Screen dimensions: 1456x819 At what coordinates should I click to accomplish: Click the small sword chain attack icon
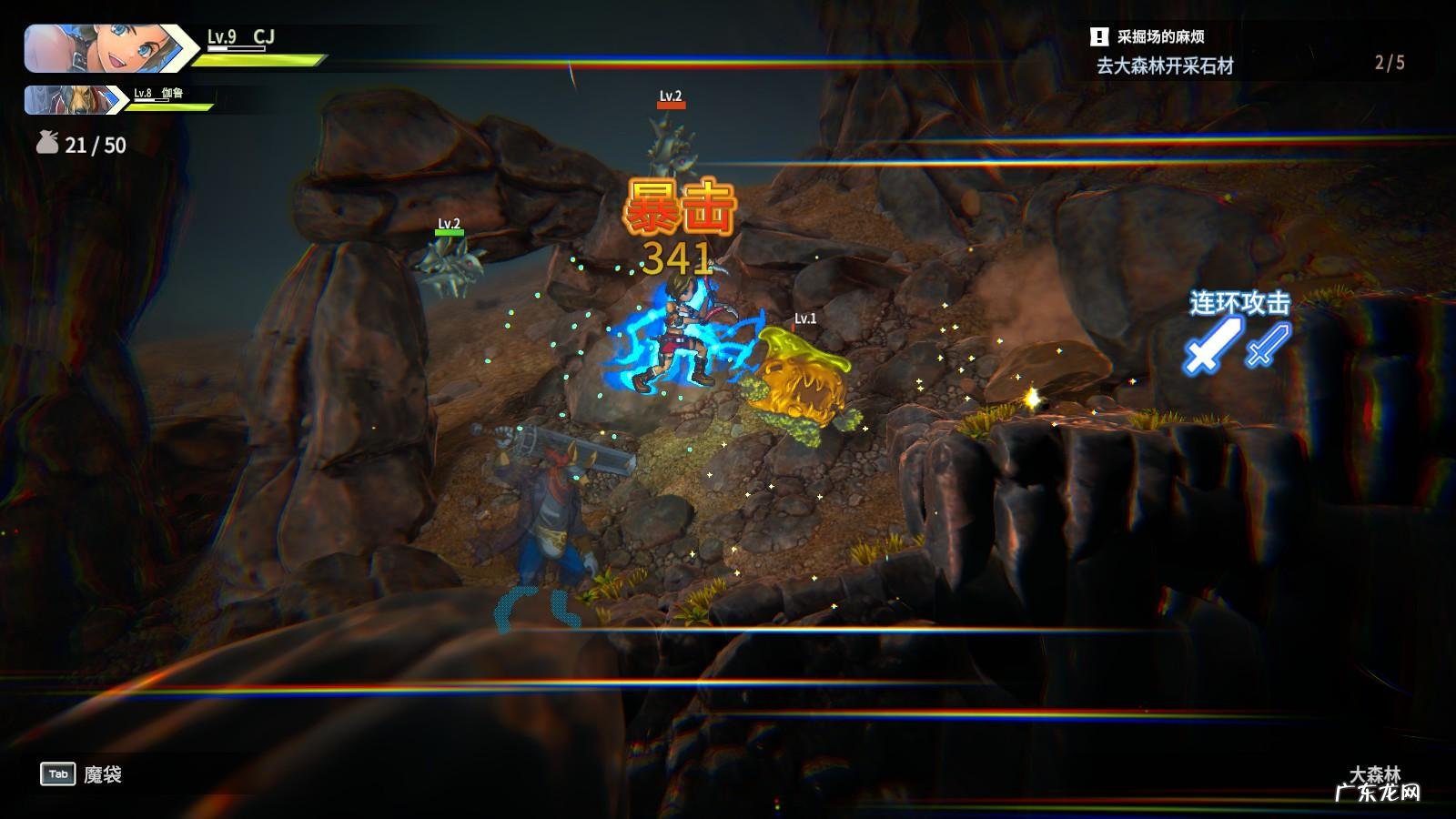click(1268, 344)
